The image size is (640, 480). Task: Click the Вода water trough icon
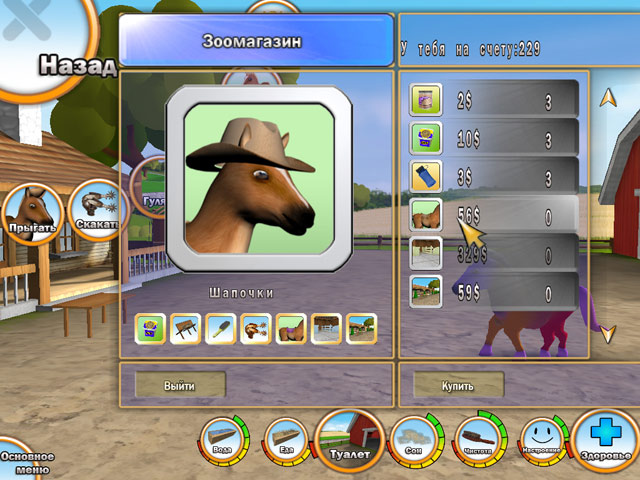pos(223,438)
